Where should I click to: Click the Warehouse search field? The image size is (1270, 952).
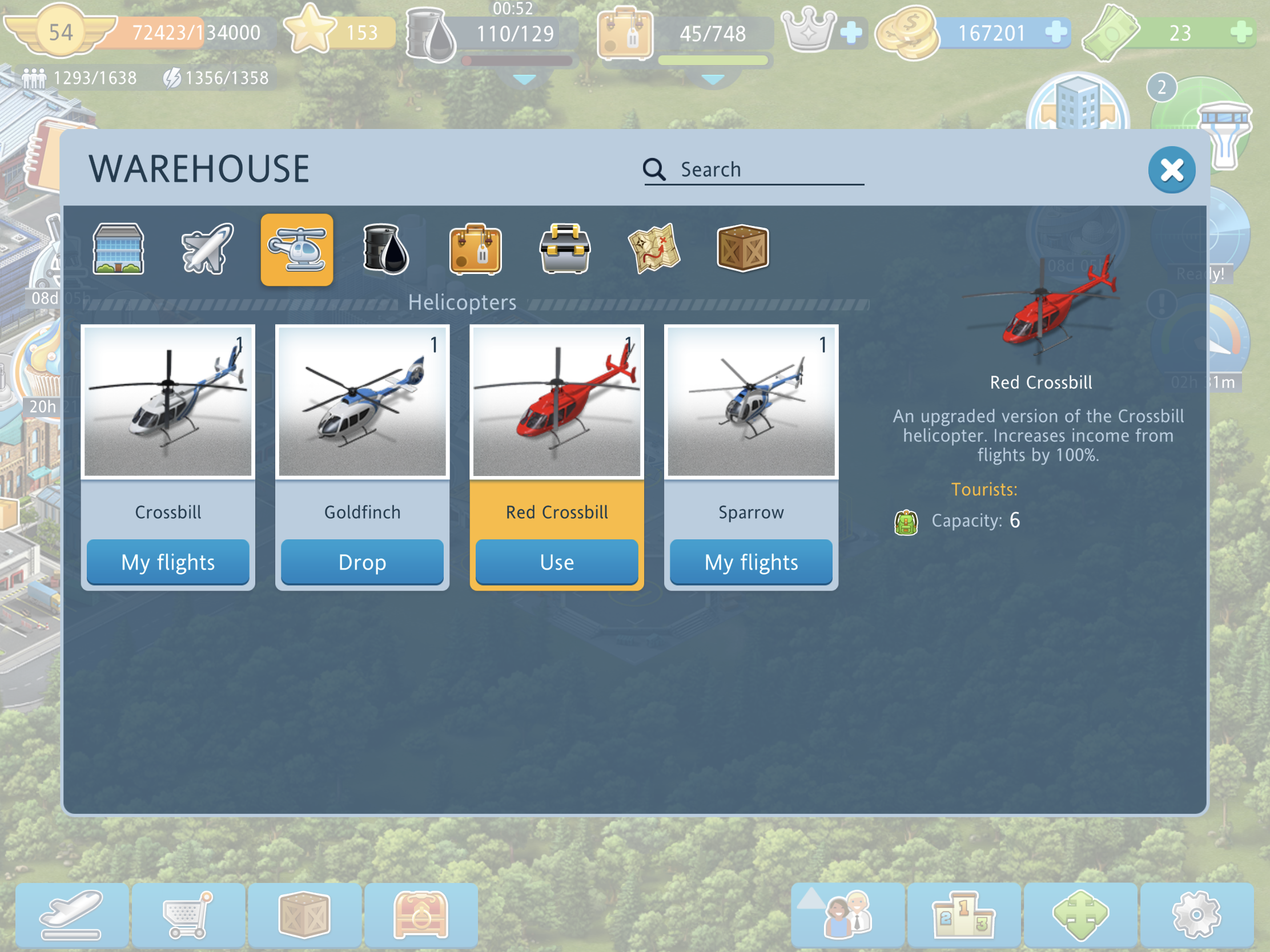763,170
